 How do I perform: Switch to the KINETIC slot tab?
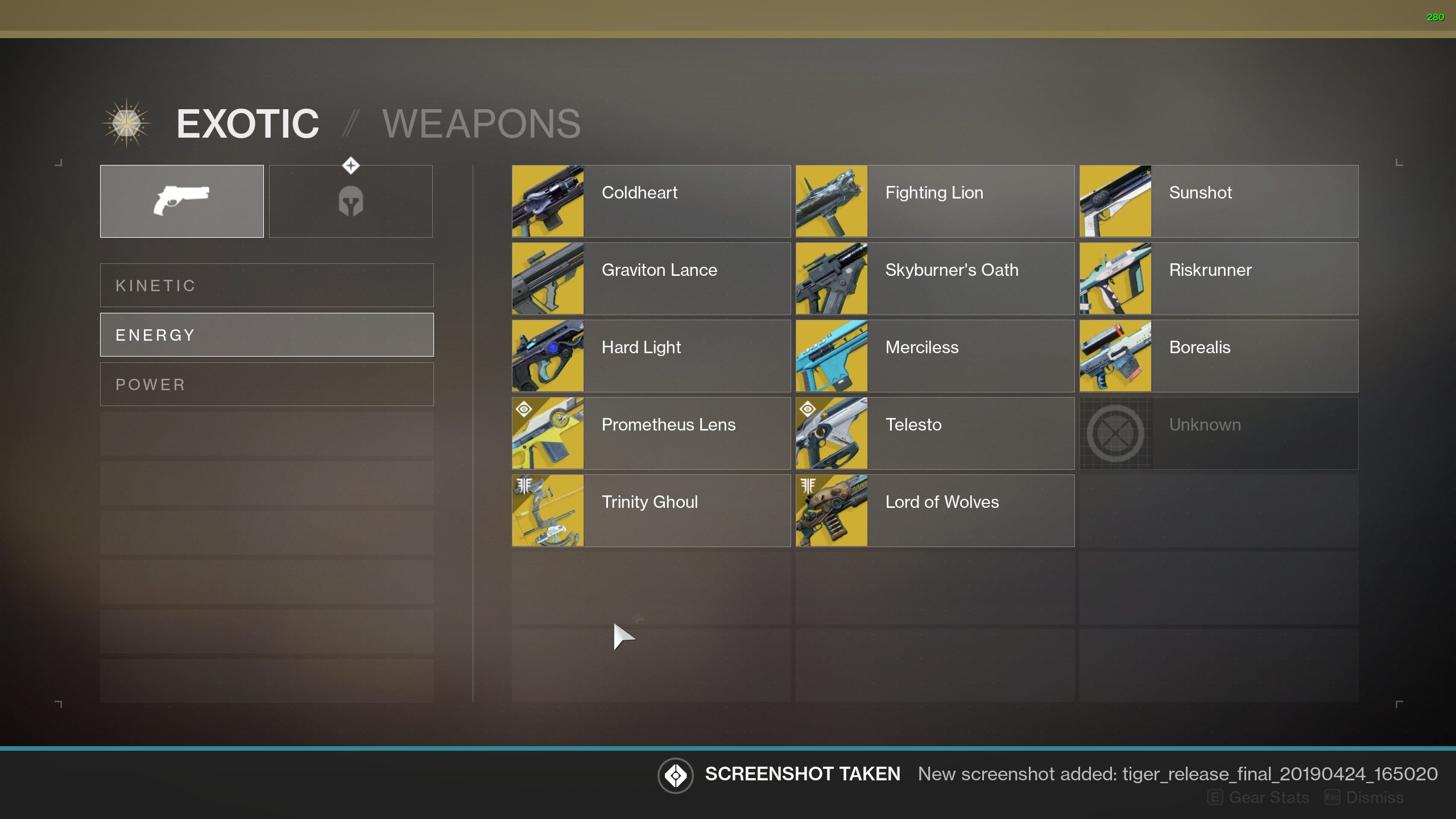(x=266, y=285)
